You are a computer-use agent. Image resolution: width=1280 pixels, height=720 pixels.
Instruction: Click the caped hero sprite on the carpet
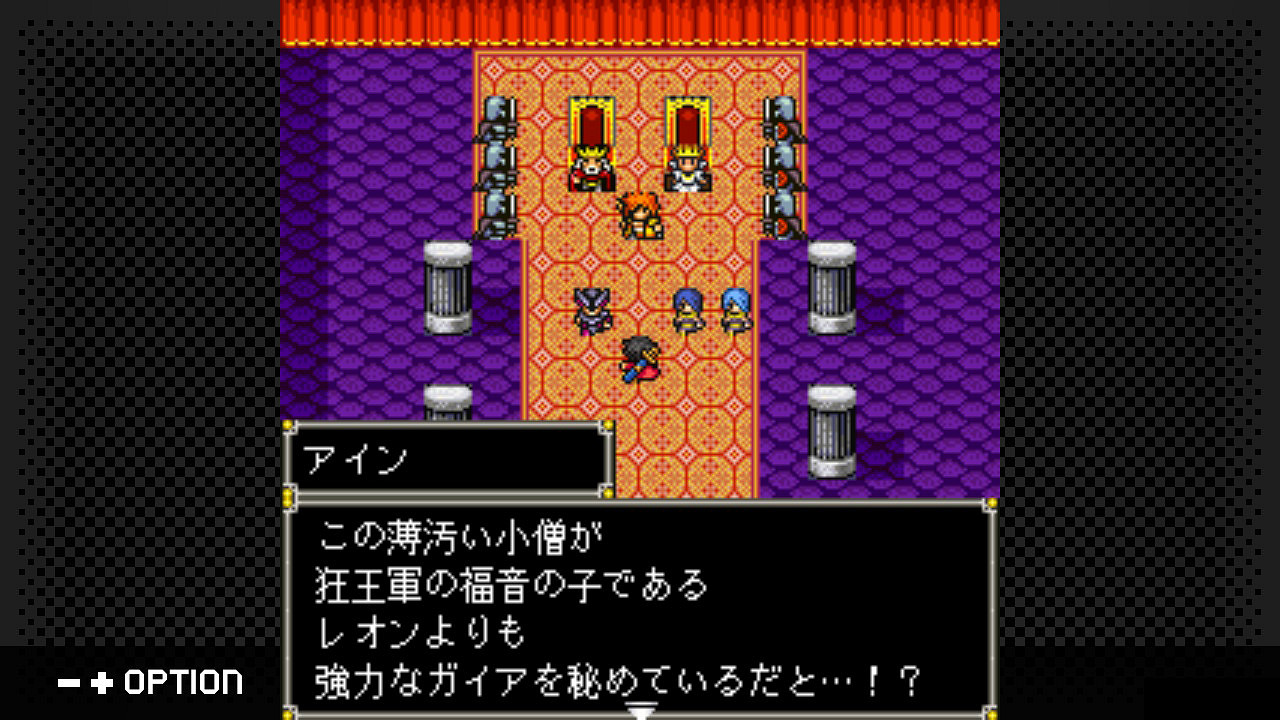640,360
